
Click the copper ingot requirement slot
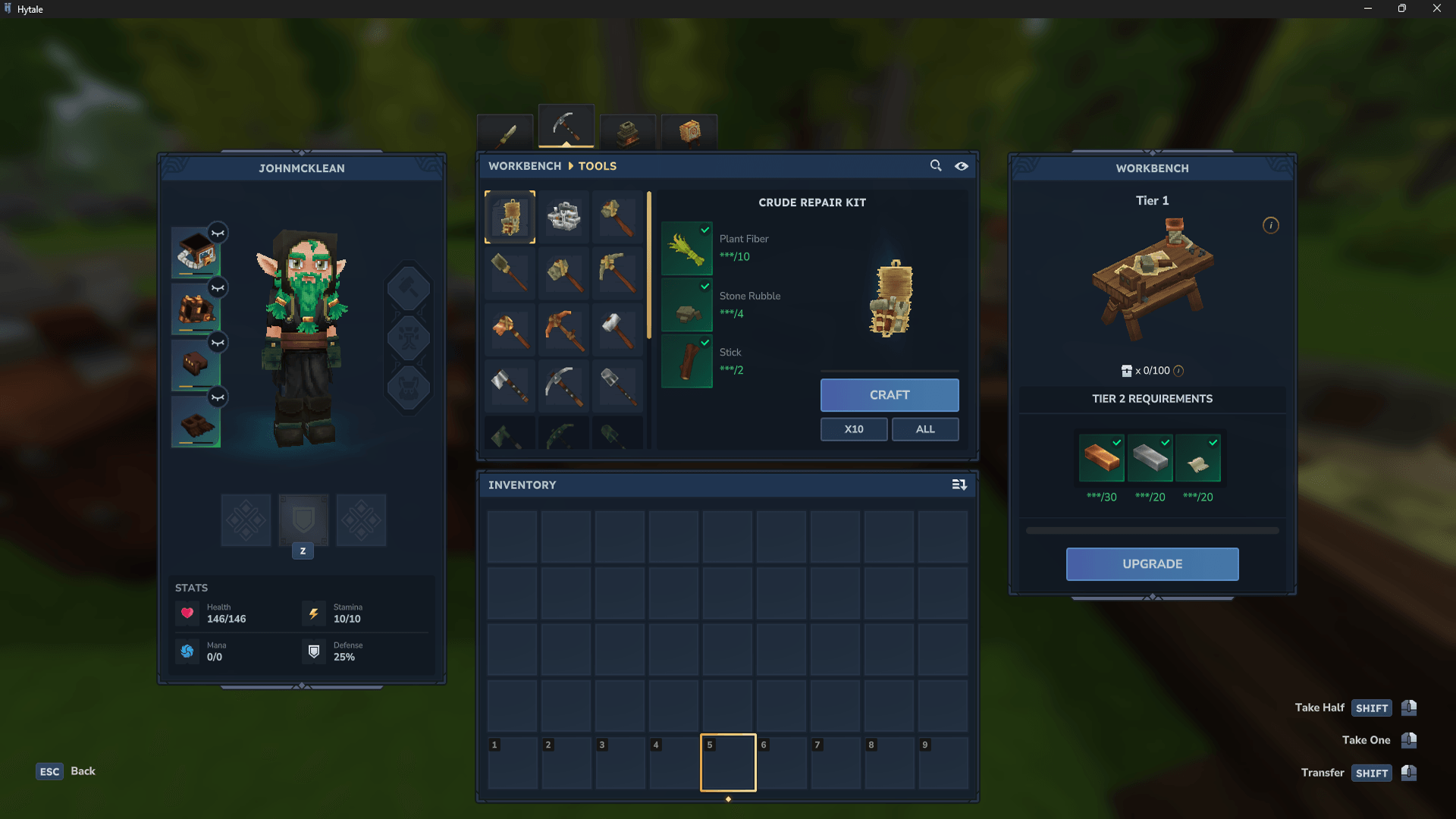tap(1101, 458)
